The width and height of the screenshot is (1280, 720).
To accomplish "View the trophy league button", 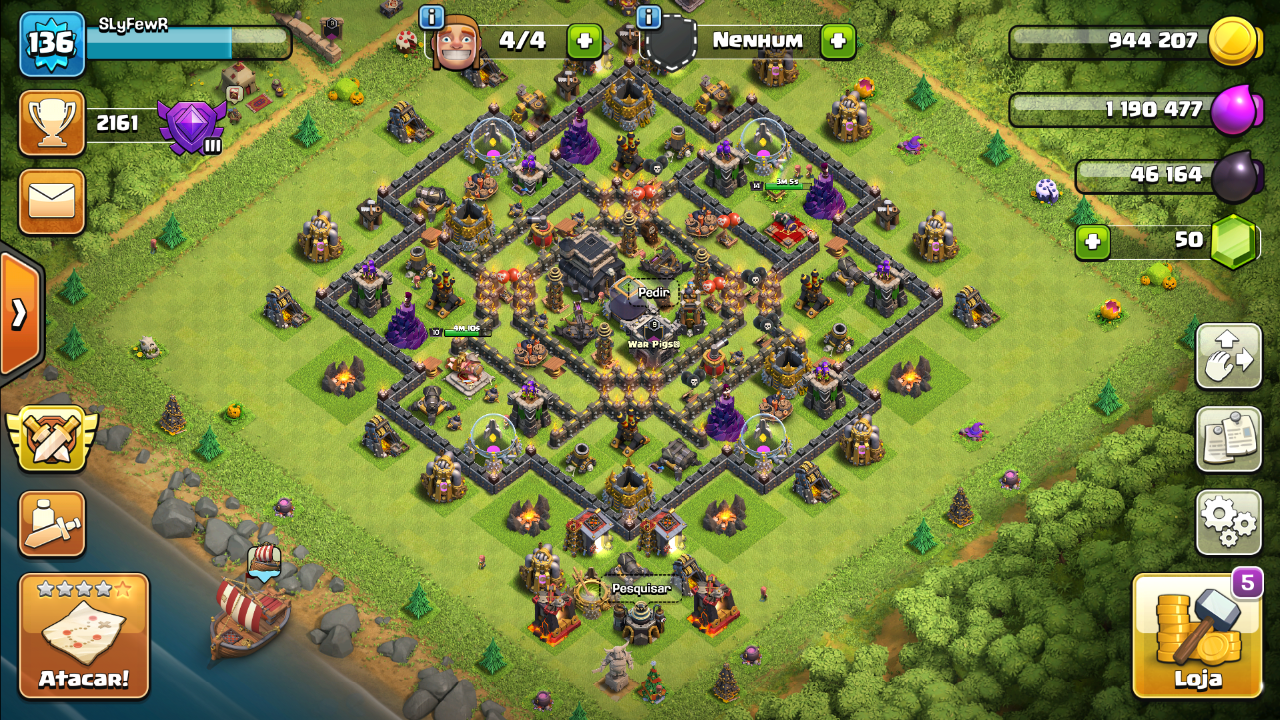I will 52,123.
